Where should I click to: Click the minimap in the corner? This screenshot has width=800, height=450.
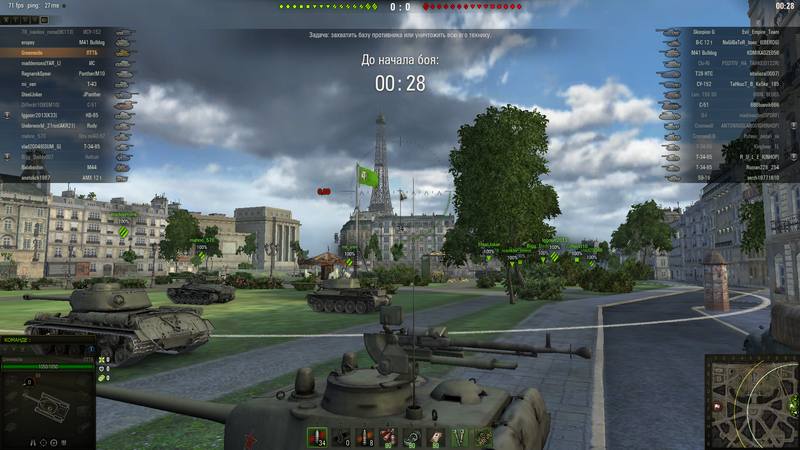751,400
